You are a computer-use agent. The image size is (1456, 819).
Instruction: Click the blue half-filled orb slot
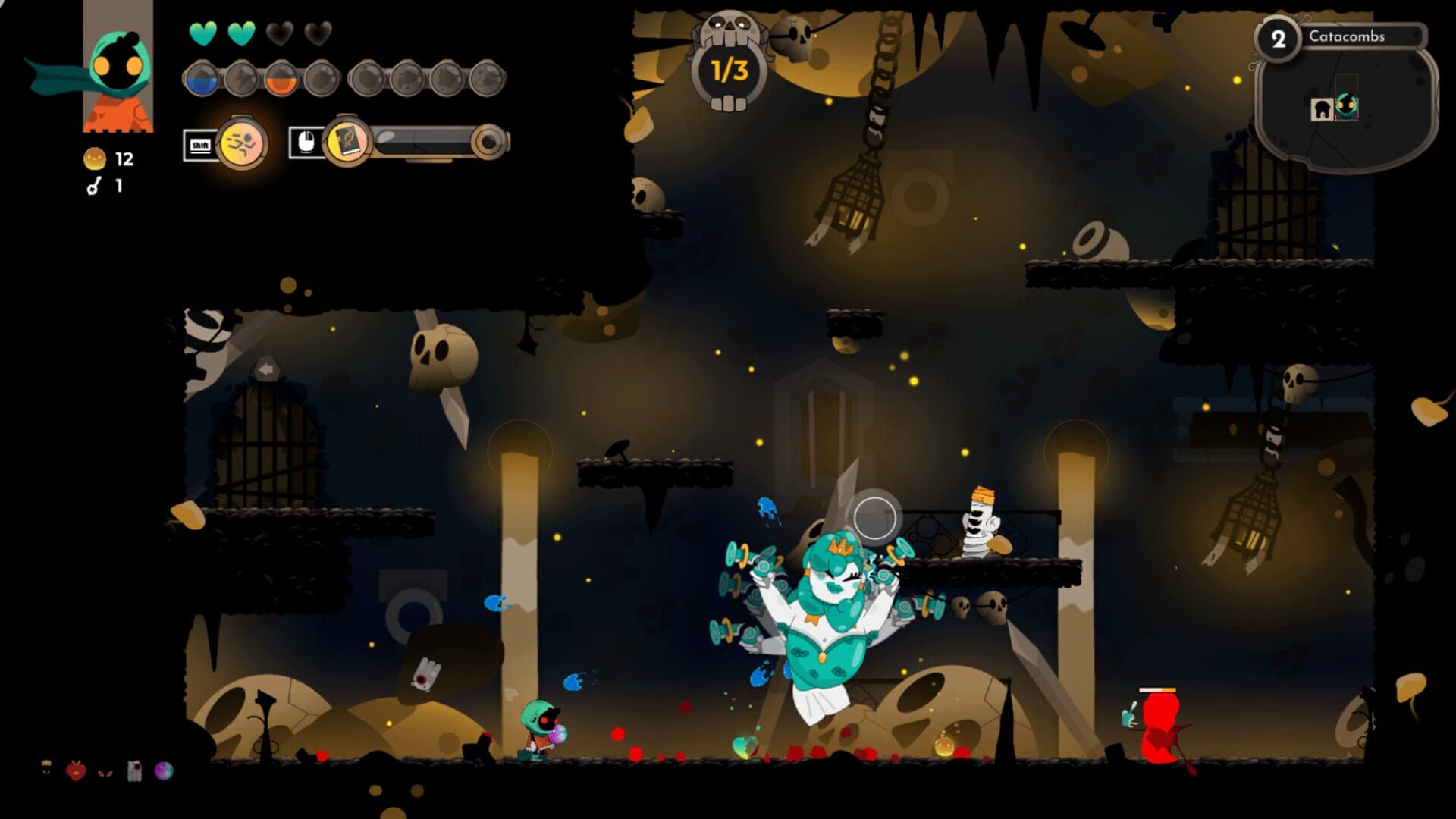[202, 79]
